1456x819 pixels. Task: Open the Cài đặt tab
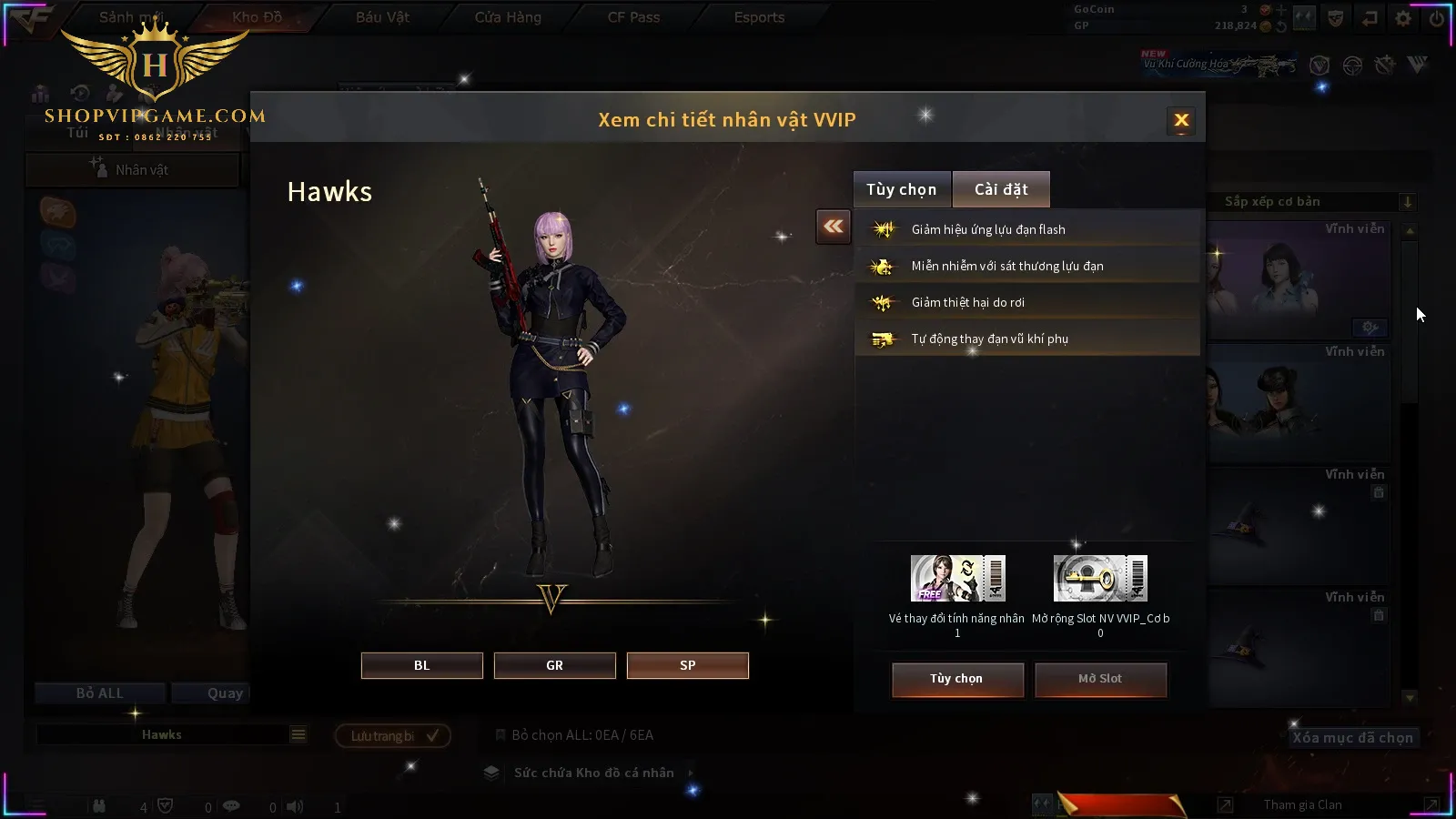1001,189
